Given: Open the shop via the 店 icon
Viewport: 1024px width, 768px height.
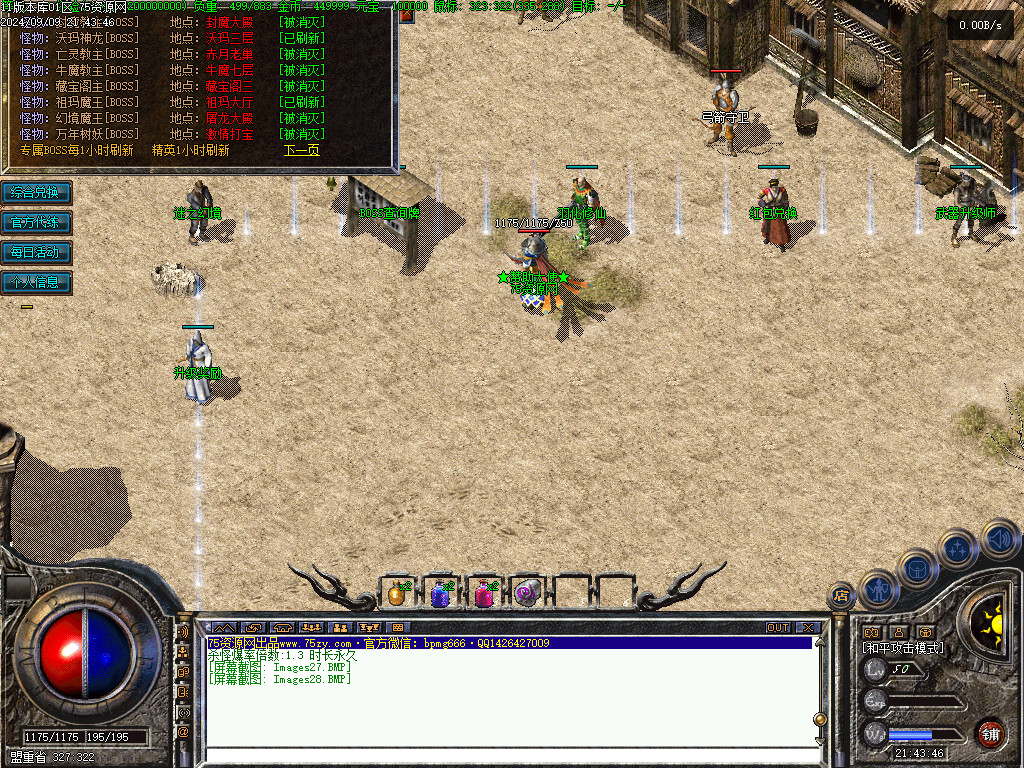Looking at the screenshot, I should coord(841,597).
